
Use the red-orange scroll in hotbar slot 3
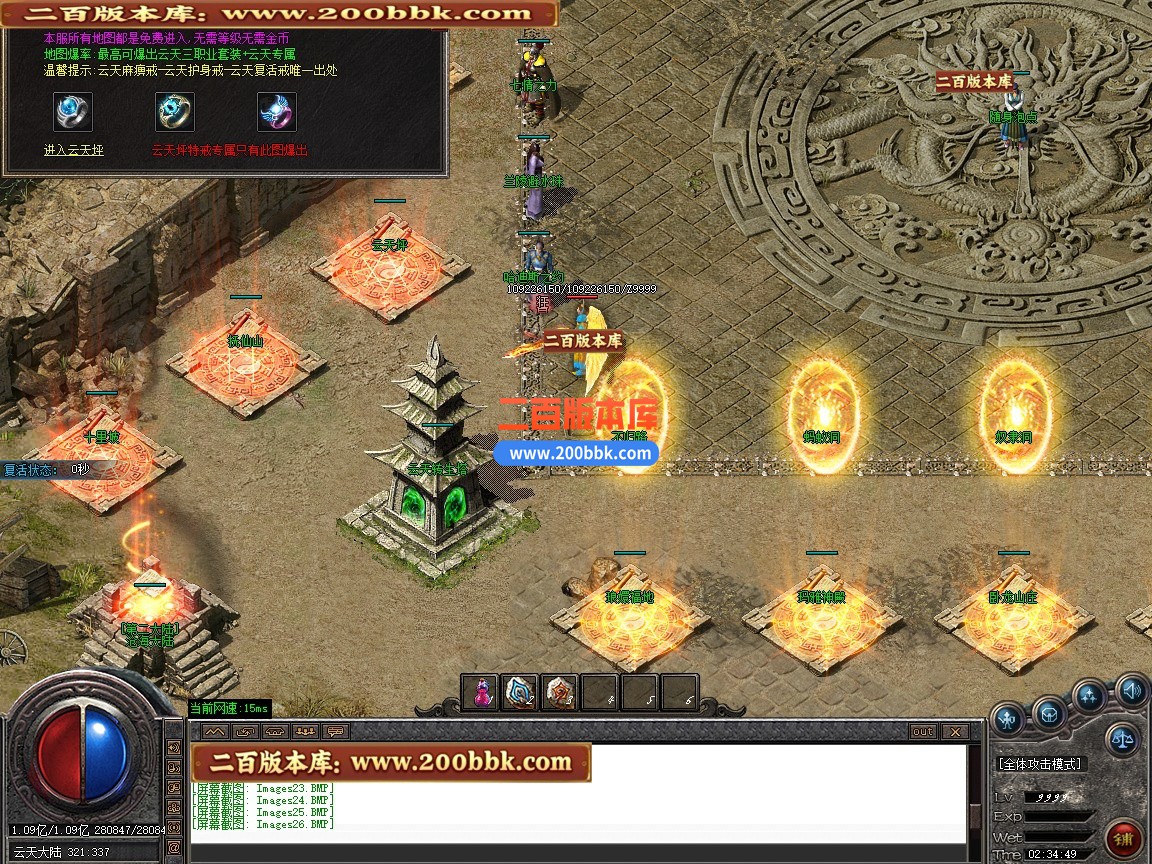coord(559,693)
